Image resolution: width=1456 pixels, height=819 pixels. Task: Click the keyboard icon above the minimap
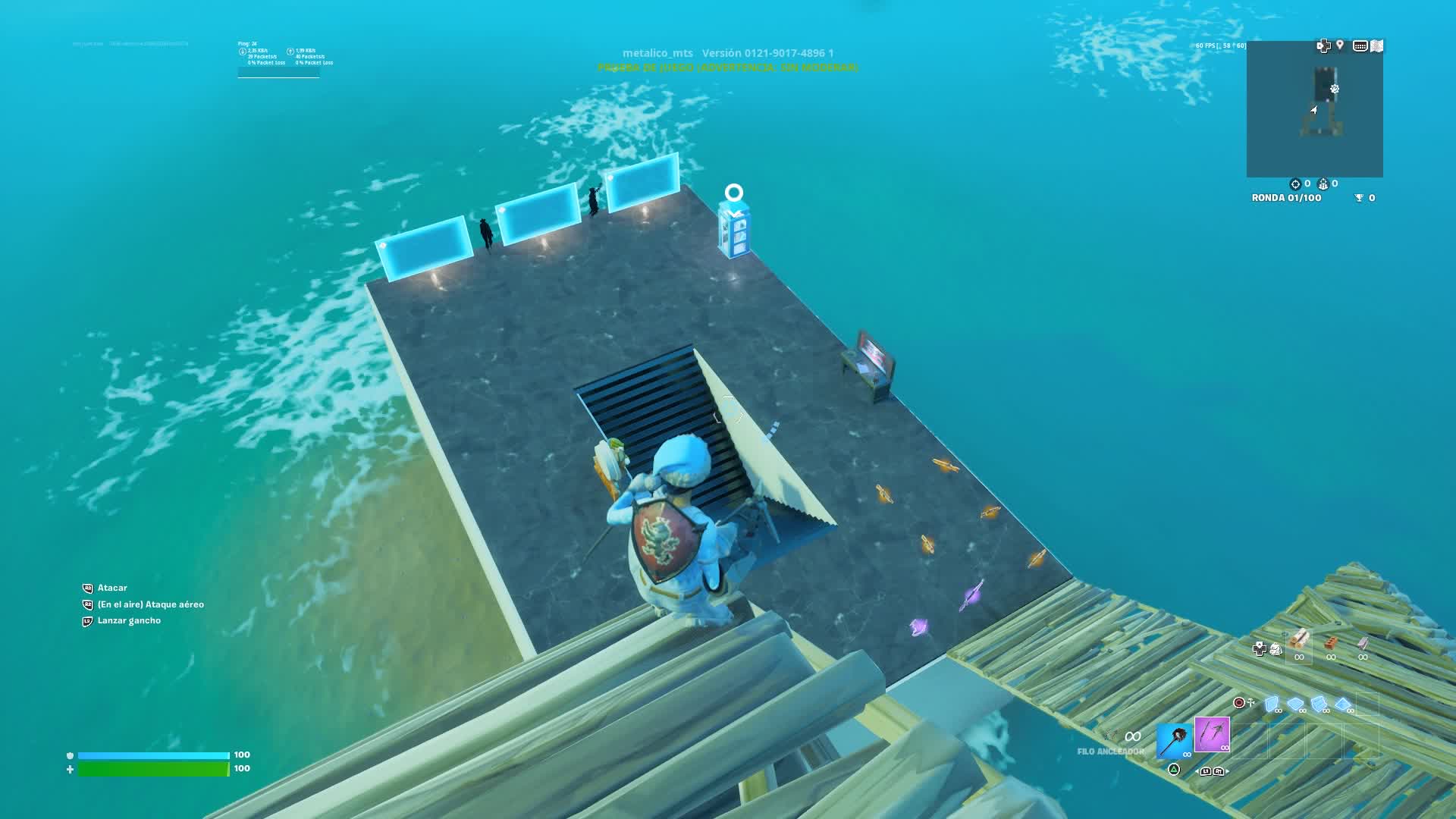[x=1360, y=45]
